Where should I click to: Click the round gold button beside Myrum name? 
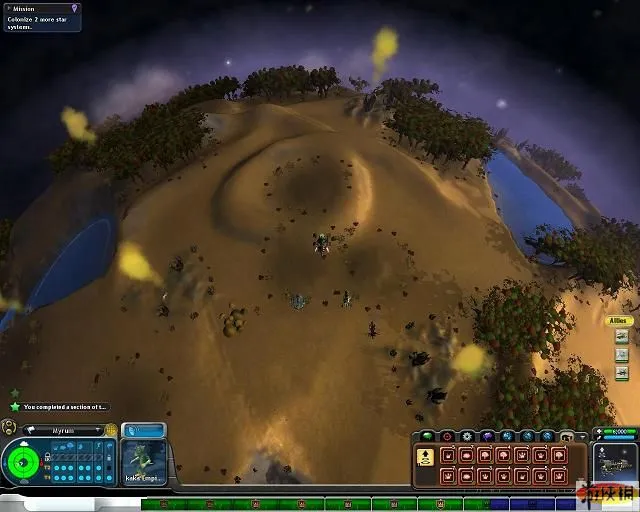[x=111, y=429]
